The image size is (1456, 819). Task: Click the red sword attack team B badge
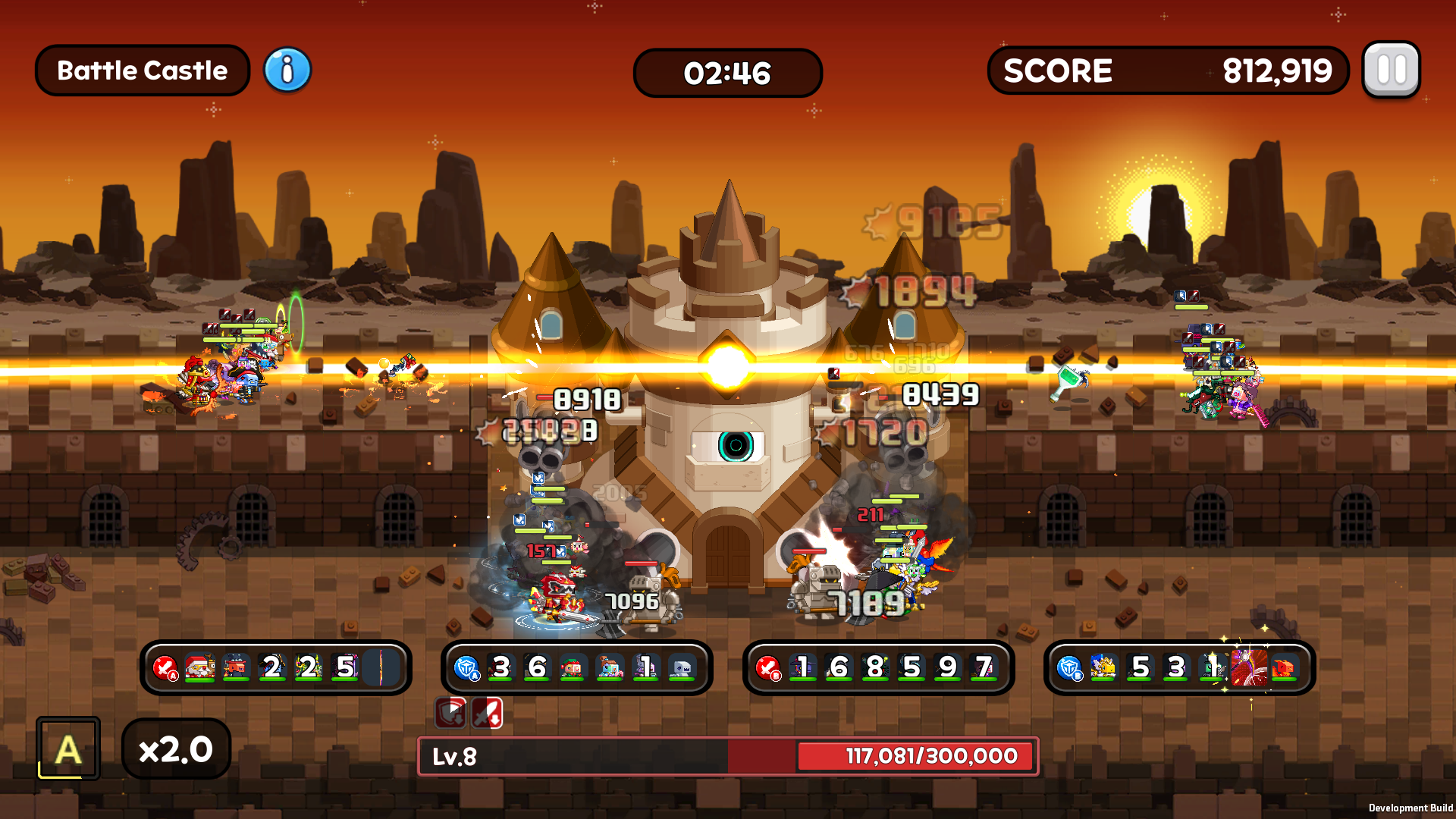tap(767, 668)
